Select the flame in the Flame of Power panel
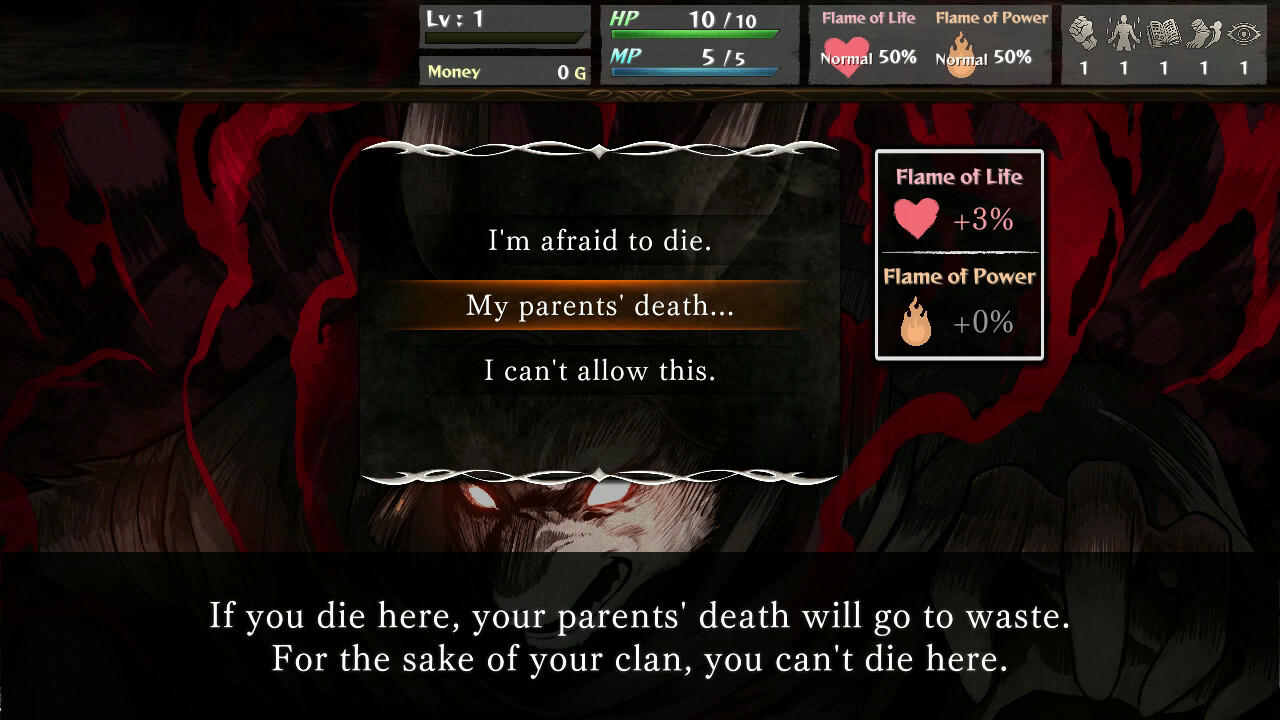Screen dimensions: 1280x720 click(x=917, y=322)
